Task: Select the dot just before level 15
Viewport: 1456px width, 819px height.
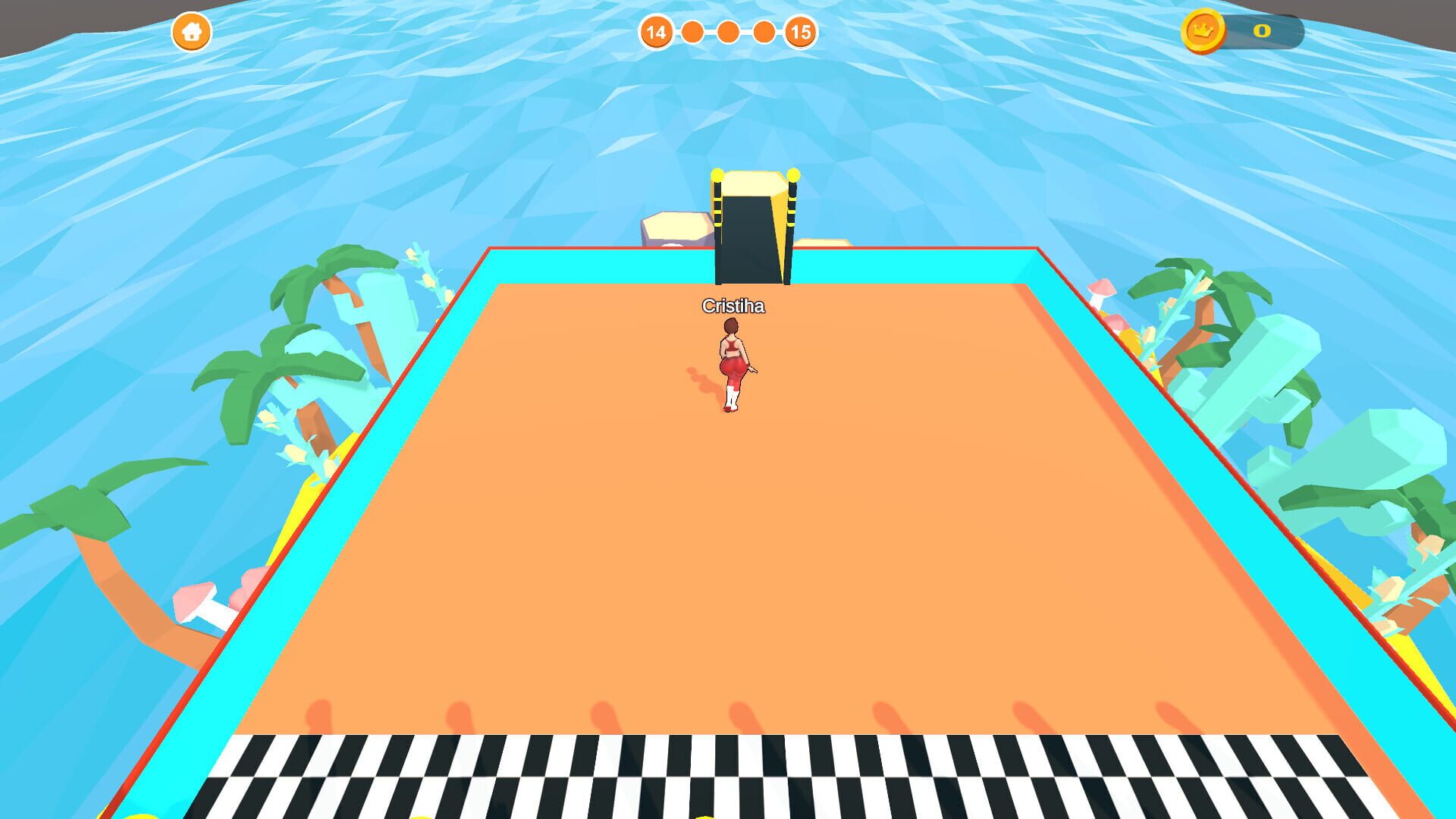Action: 765,33
